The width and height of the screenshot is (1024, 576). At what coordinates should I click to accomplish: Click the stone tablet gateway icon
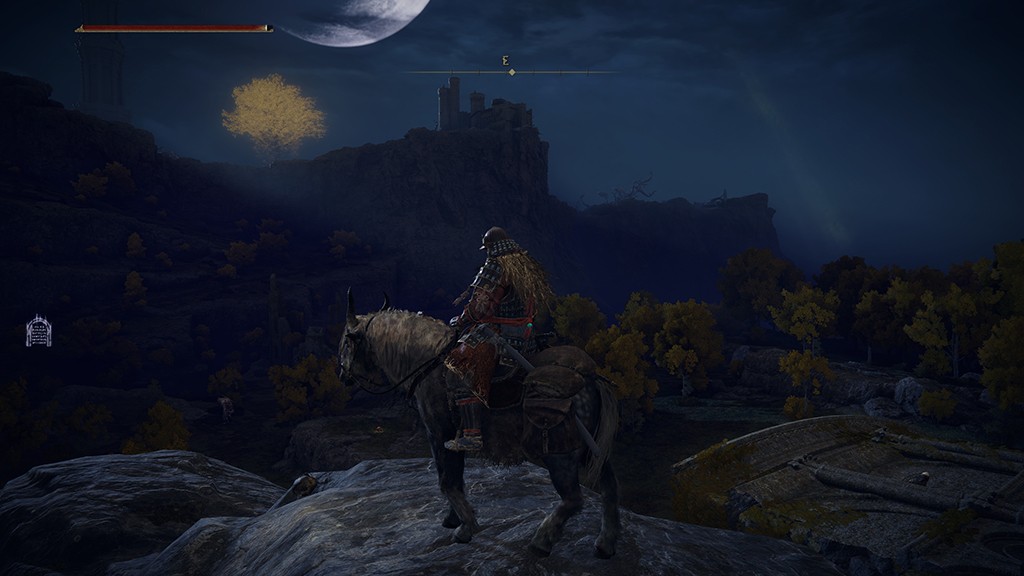click(38, 331)
